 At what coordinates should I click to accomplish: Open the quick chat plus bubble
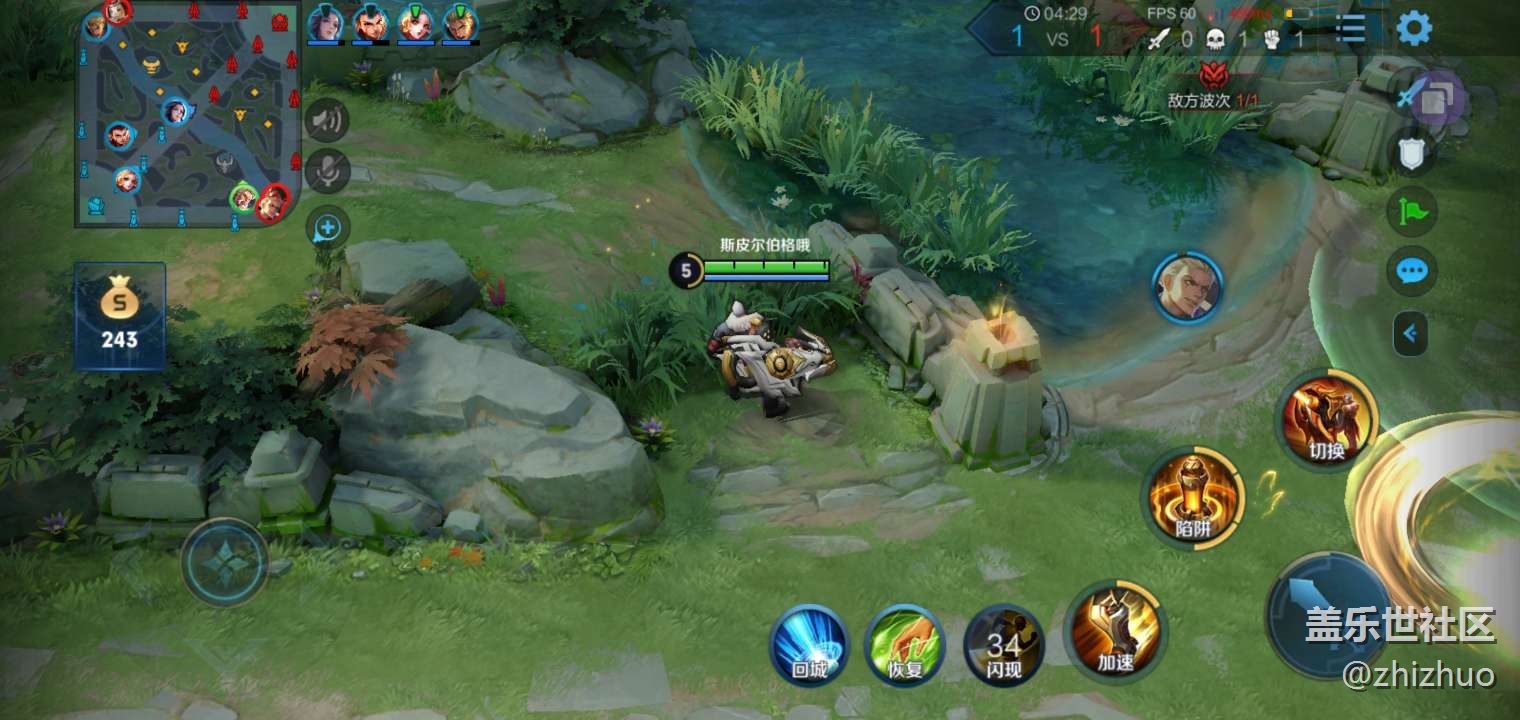pos(327,229)
